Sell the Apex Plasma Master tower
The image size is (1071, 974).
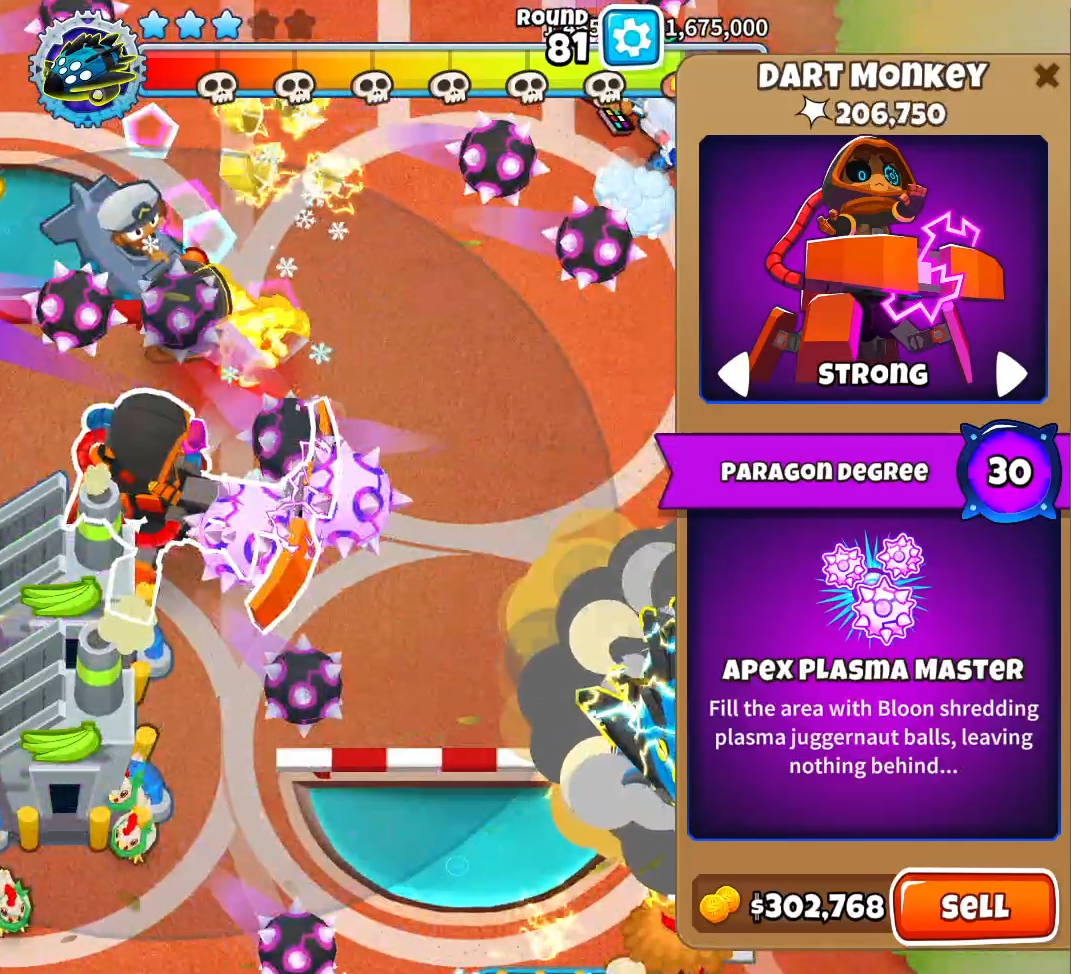(x=974, y=906)
